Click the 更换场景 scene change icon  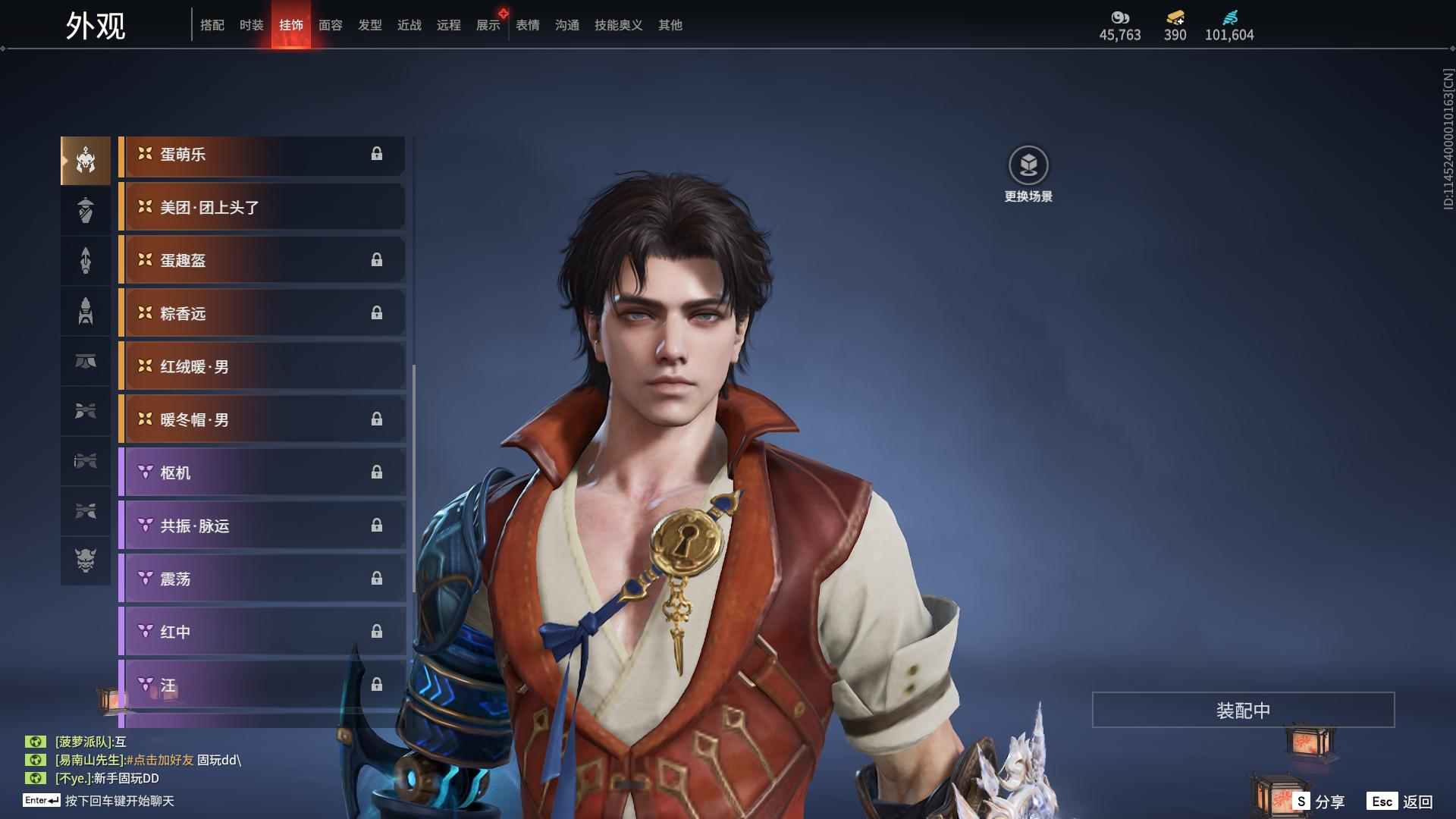1028,165
